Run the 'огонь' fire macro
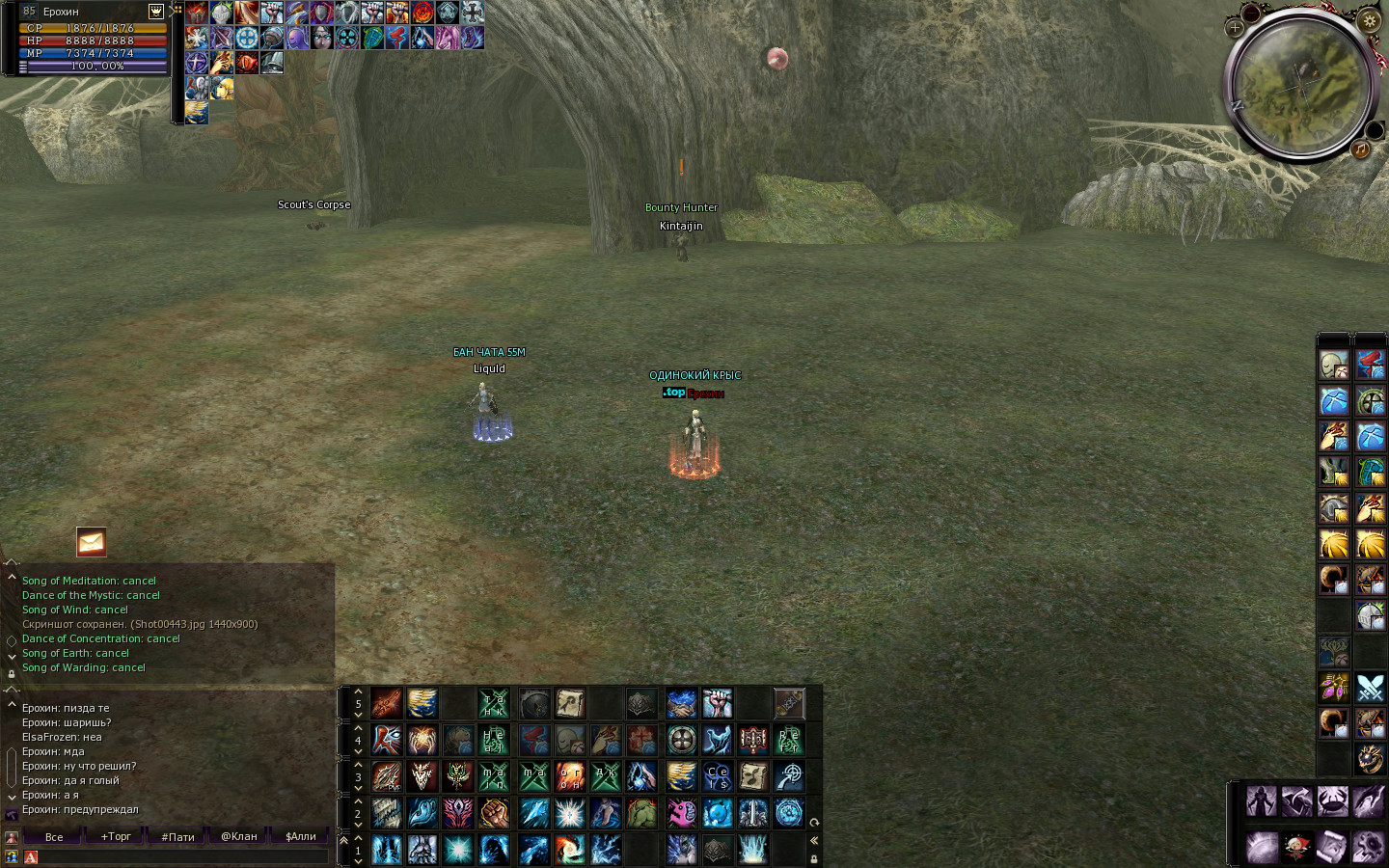1389x868 pixels. pos(569,776)
